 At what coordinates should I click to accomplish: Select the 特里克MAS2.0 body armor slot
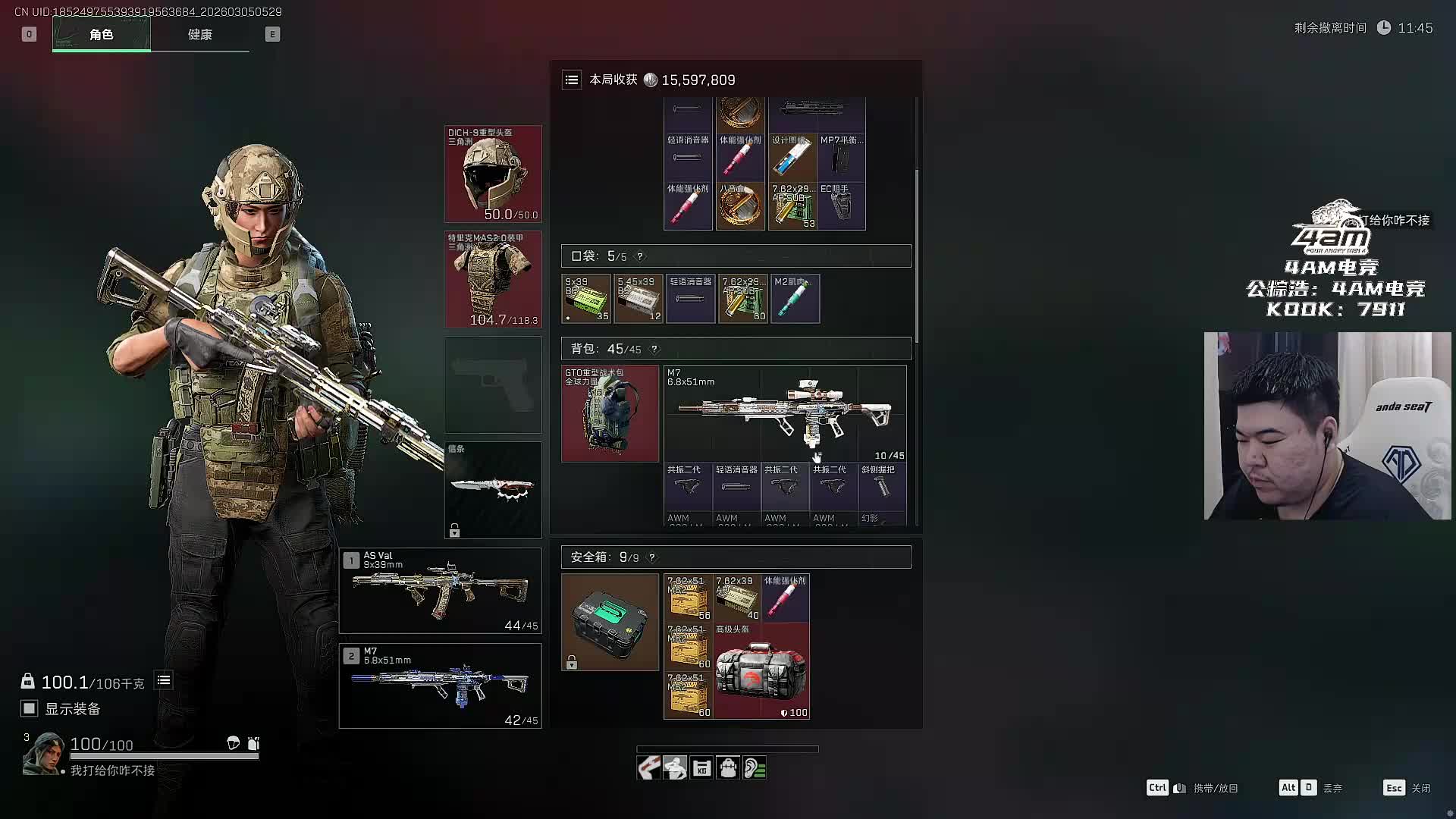coord(493,280)
